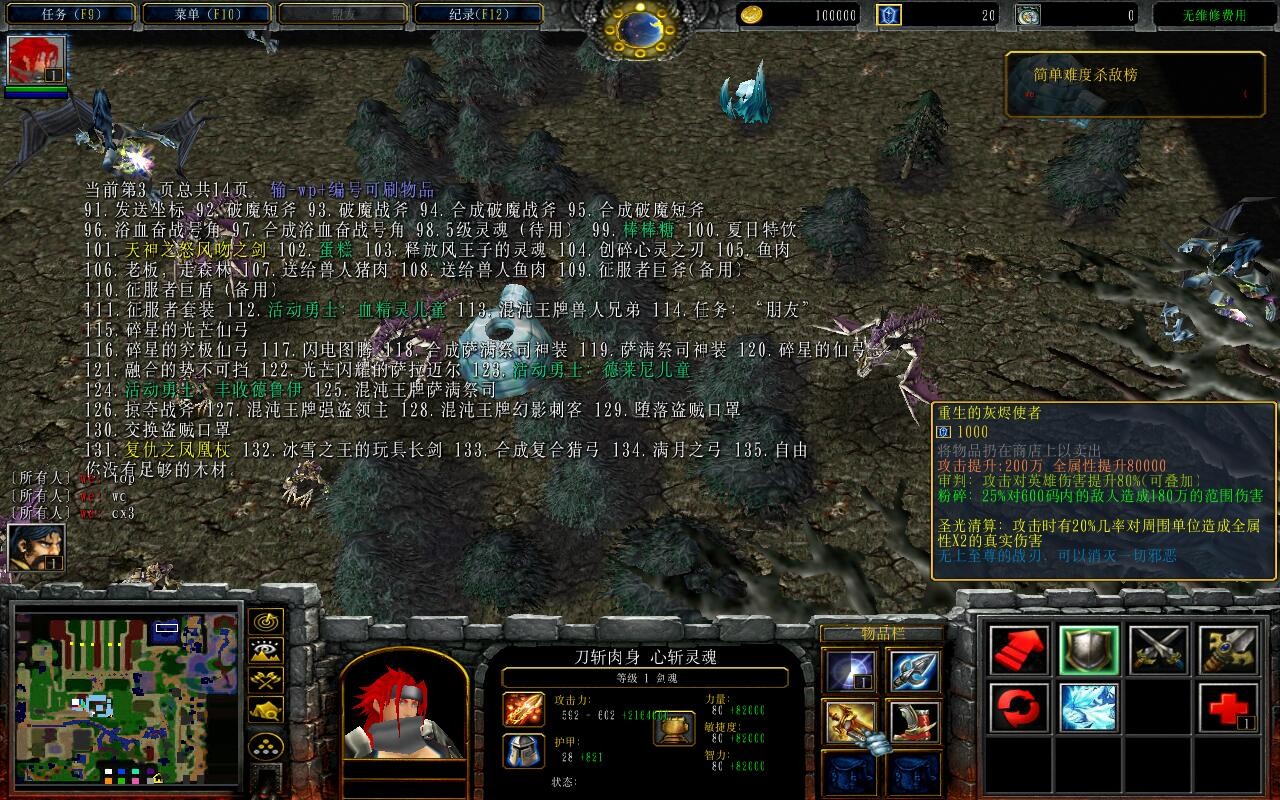
Task: Click the shield command icon
Action: click(1089, 650)
